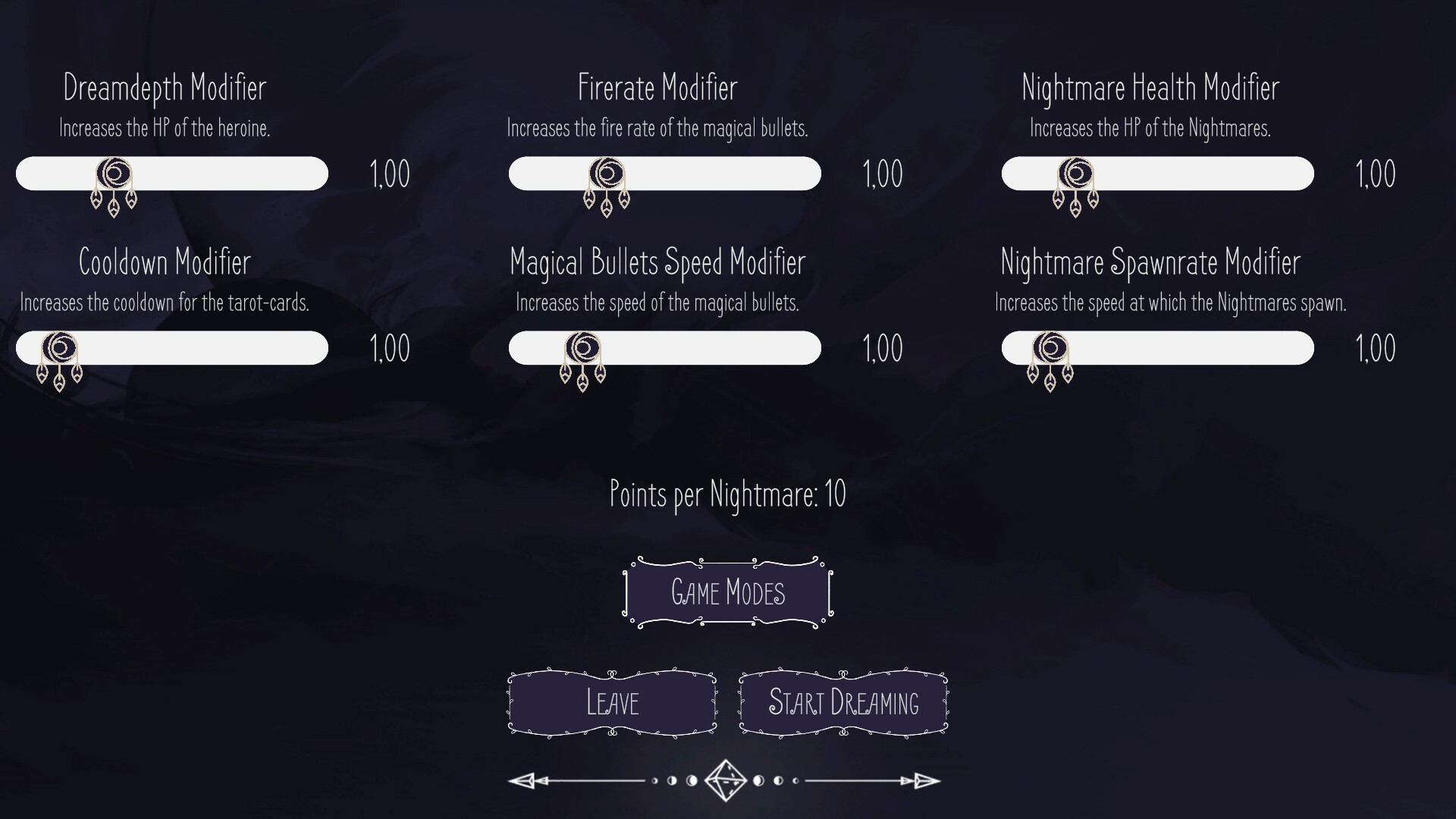The height and width of the screenshot is (819, 1456).
Task: Select the dreamcatcher handle on Magical Bullets Speed
Action: (x=582, y=348)
